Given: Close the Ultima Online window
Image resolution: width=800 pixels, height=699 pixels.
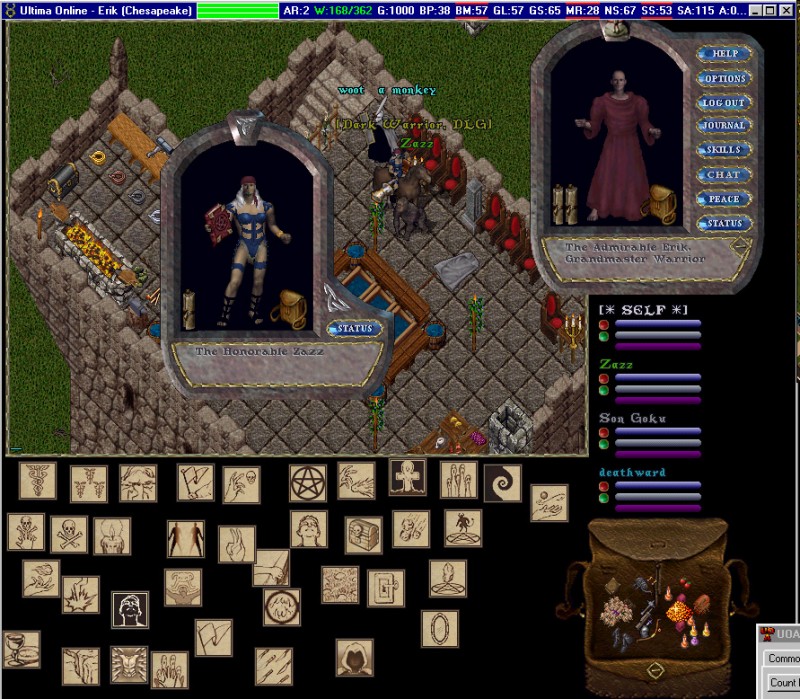Looking at the screenshot, I should tap(784, 10).
